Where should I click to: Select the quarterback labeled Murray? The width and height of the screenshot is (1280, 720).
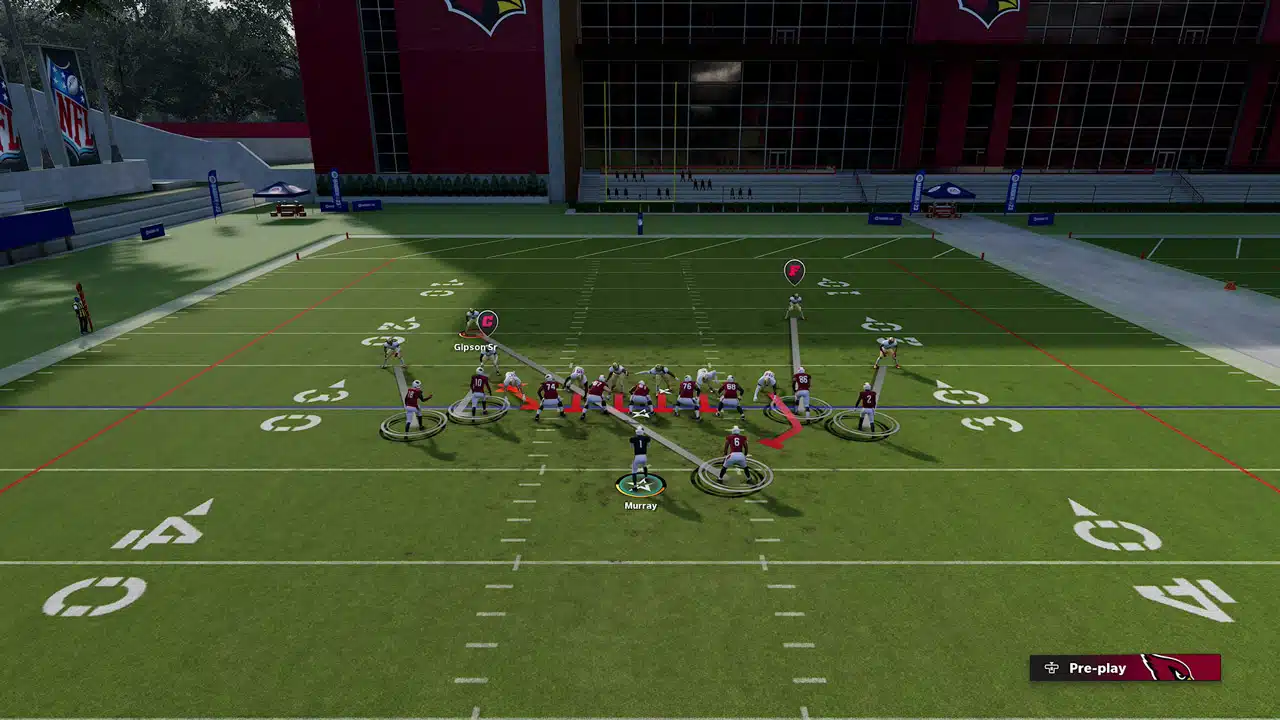(640, 459)
